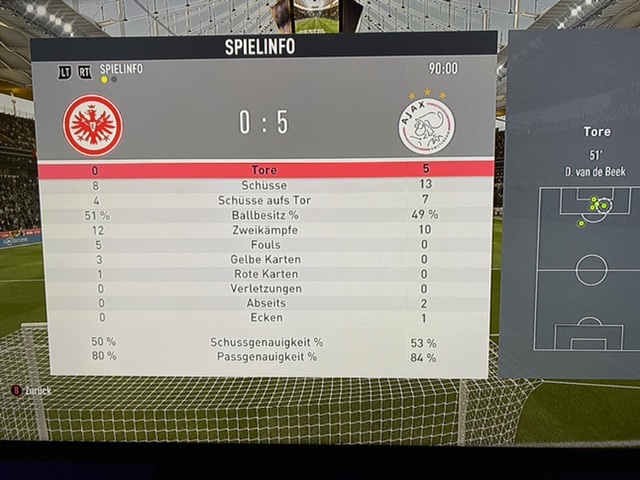Select the highlighted Tore stat row
The image size is (640, 480).
[265, 170]
